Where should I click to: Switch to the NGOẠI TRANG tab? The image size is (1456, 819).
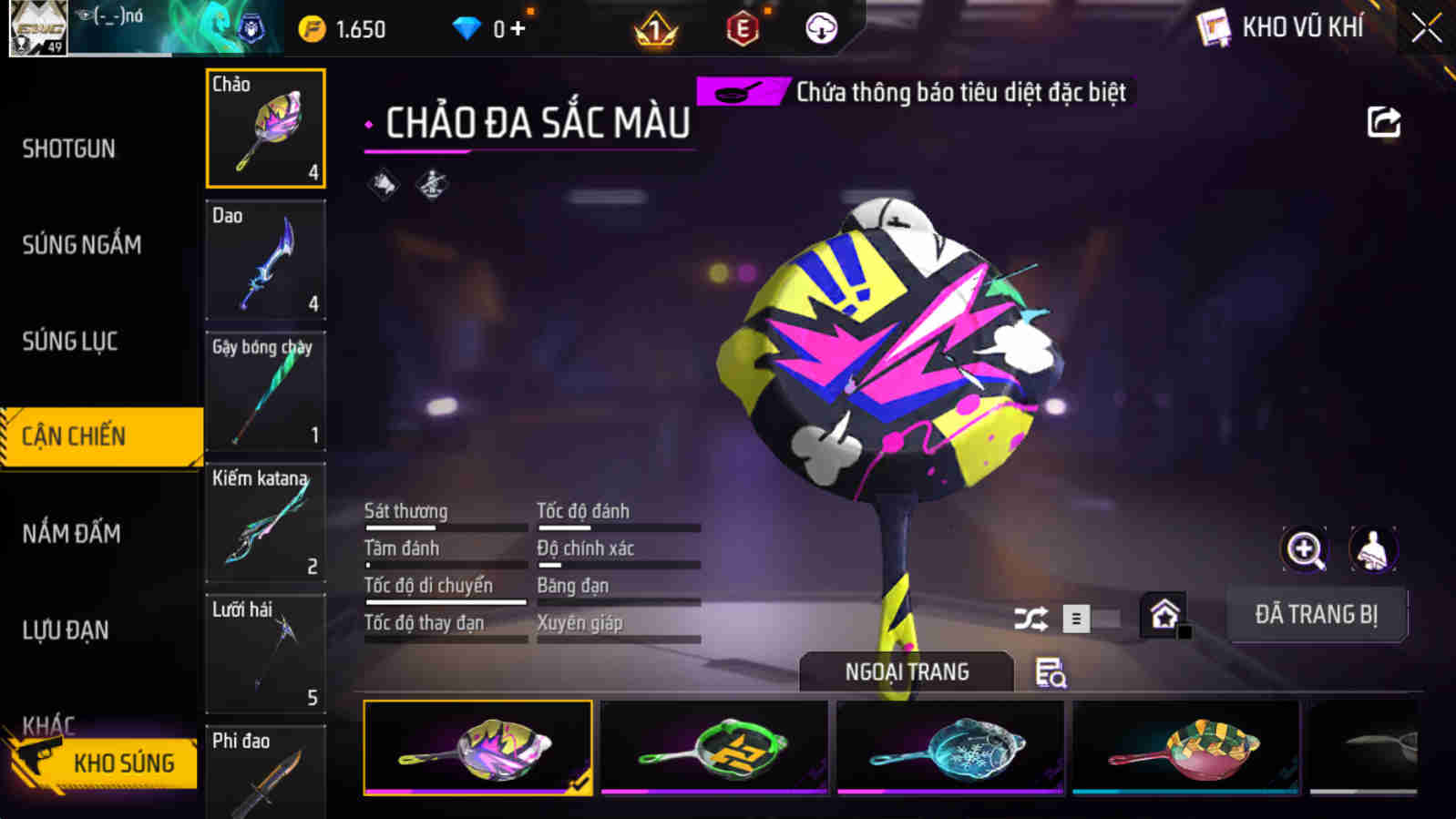tap(905, 671)
